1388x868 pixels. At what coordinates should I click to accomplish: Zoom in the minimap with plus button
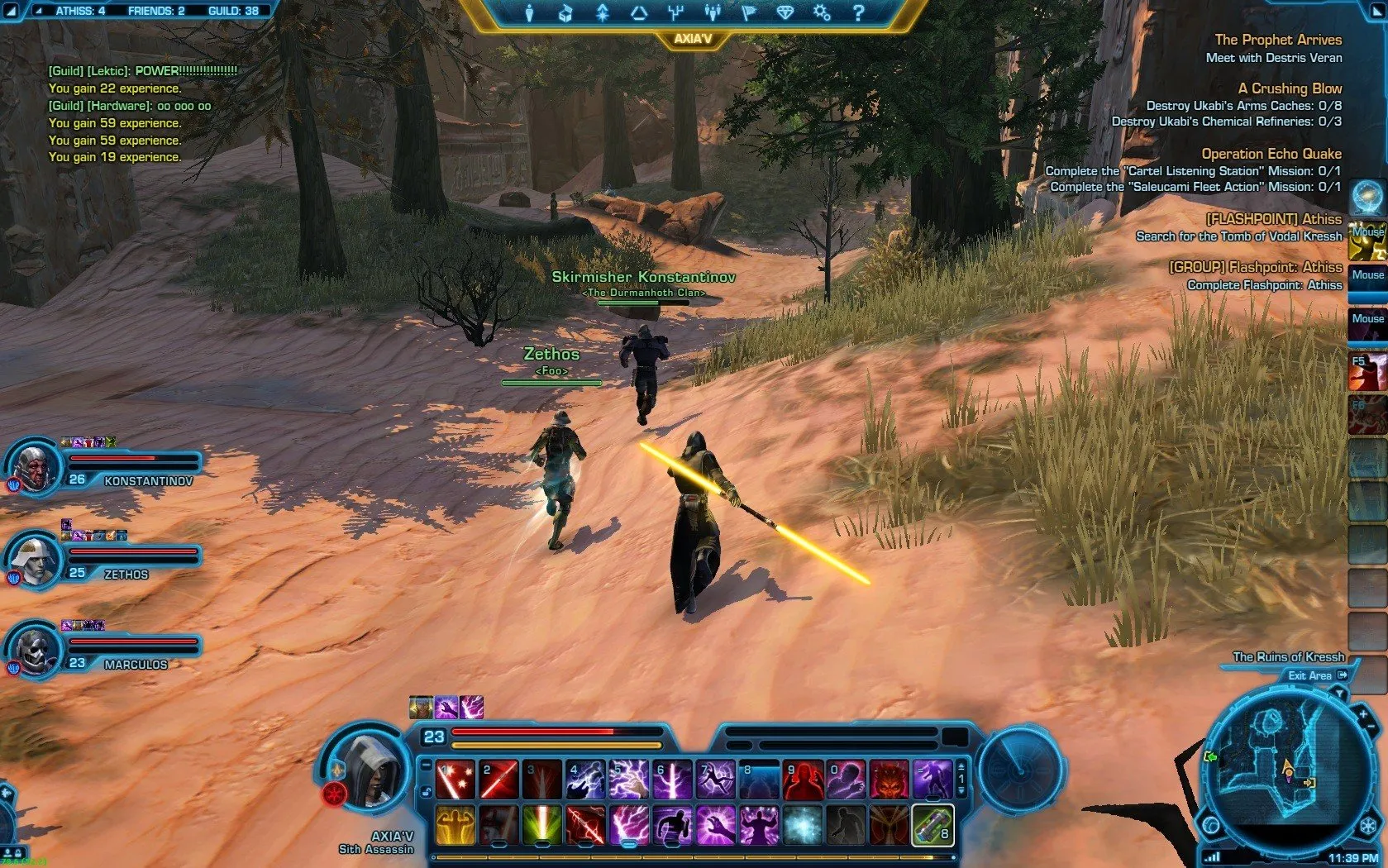(x=1362, y=713)
